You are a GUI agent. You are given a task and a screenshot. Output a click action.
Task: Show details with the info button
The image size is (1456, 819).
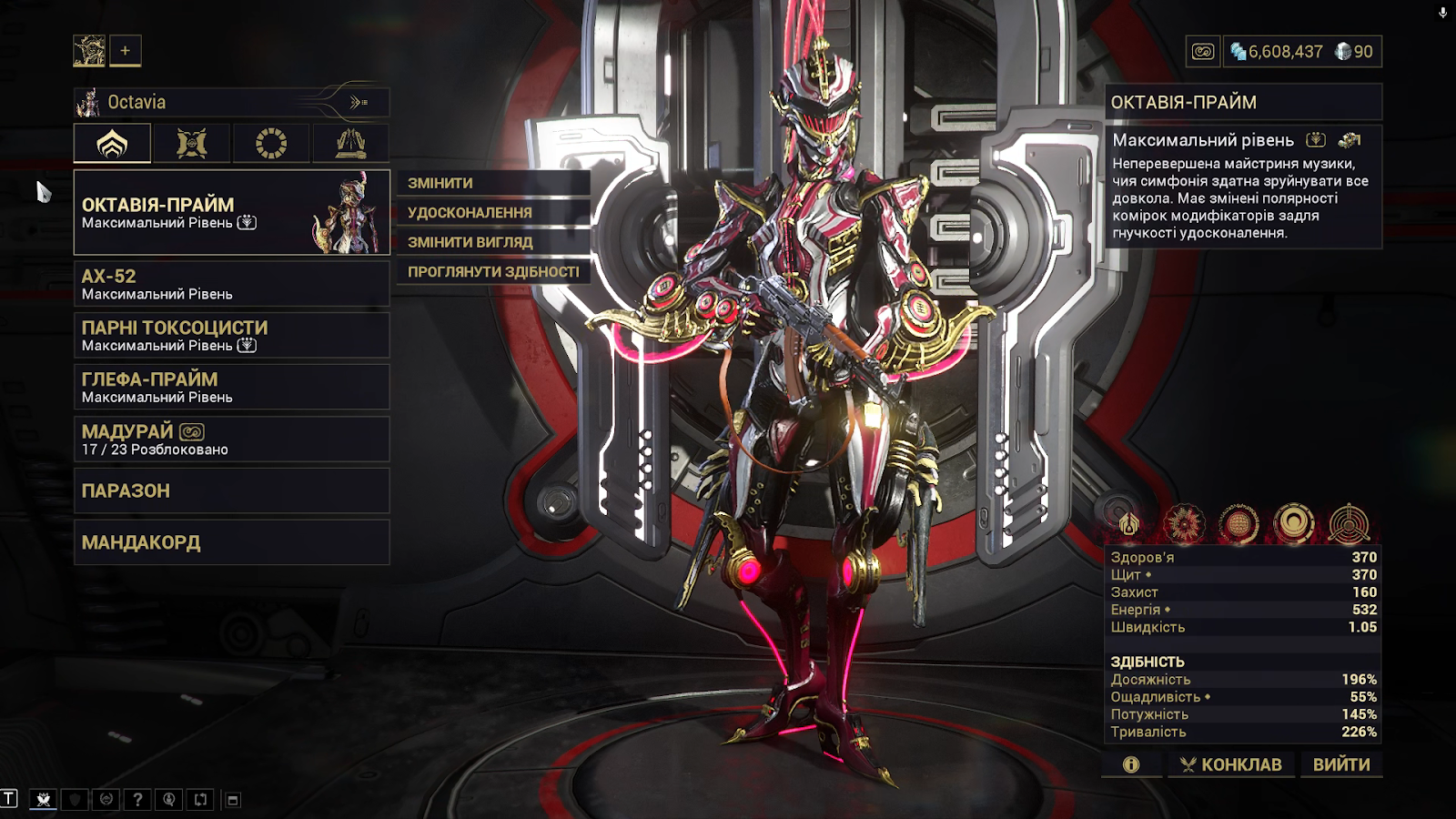(1131, 764)
